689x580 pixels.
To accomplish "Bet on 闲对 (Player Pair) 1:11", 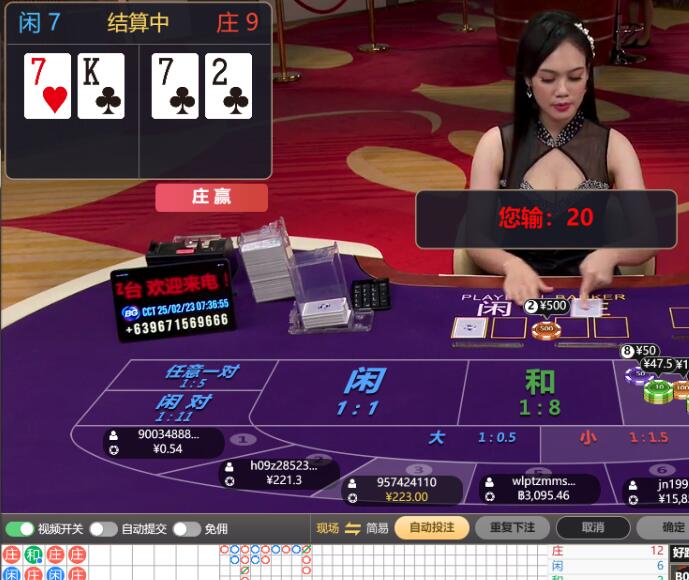I will point(182,406).
